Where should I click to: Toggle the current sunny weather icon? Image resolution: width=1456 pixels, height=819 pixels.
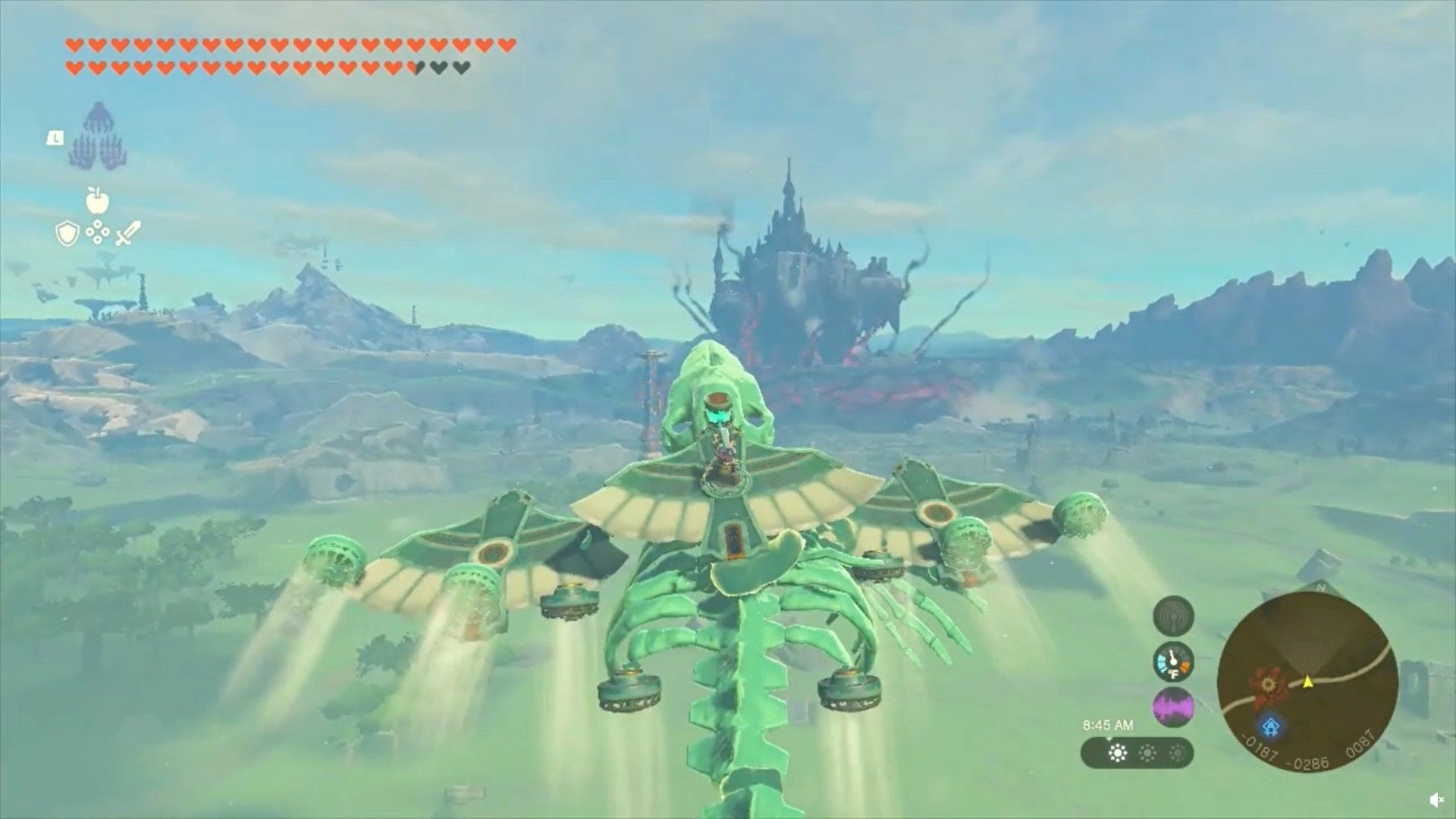pos(1118,752)
